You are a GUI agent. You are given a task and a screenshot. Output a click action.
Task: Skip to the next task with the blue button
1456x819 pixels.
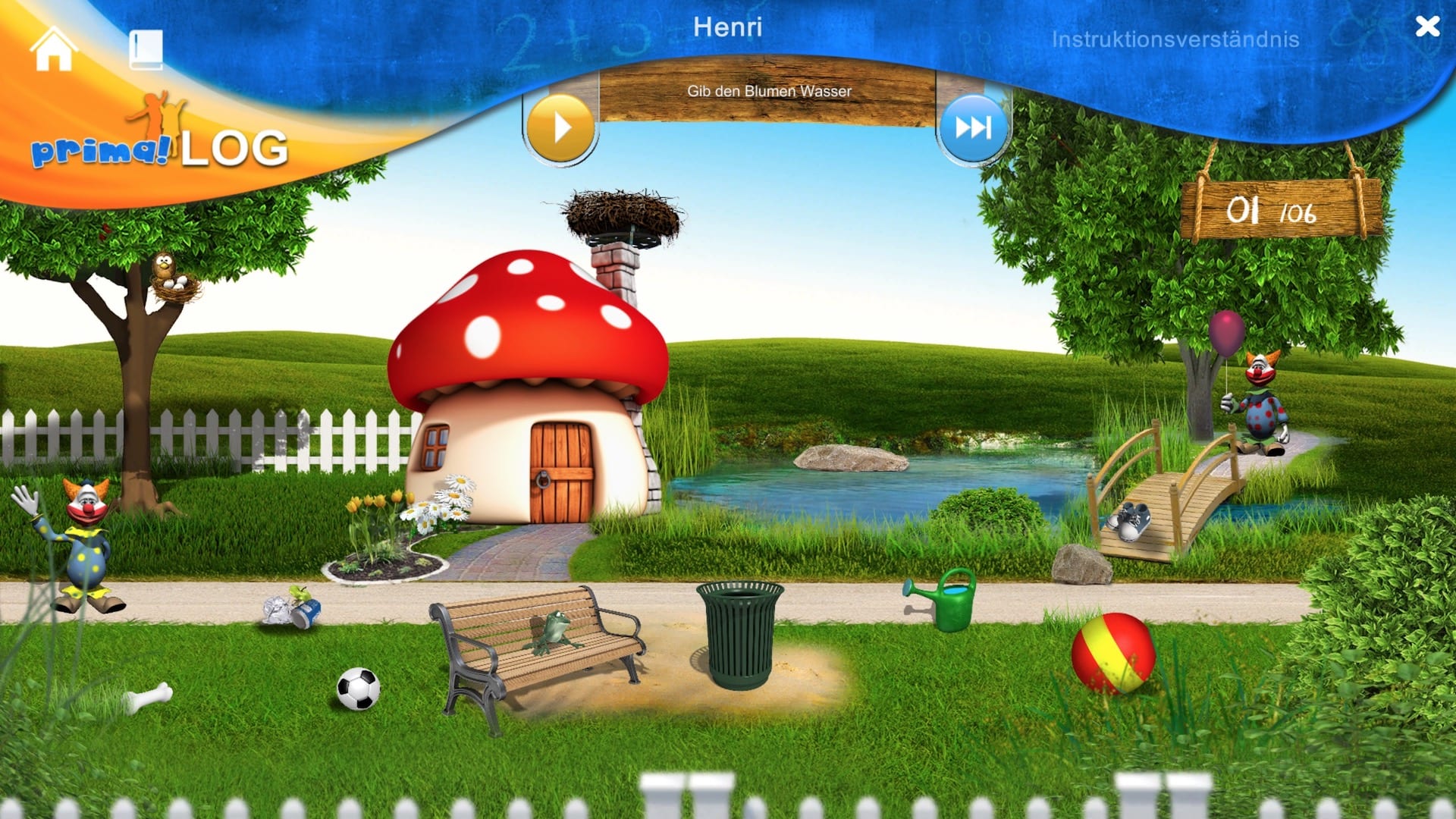pyautogui.click(x=973, y=127)
